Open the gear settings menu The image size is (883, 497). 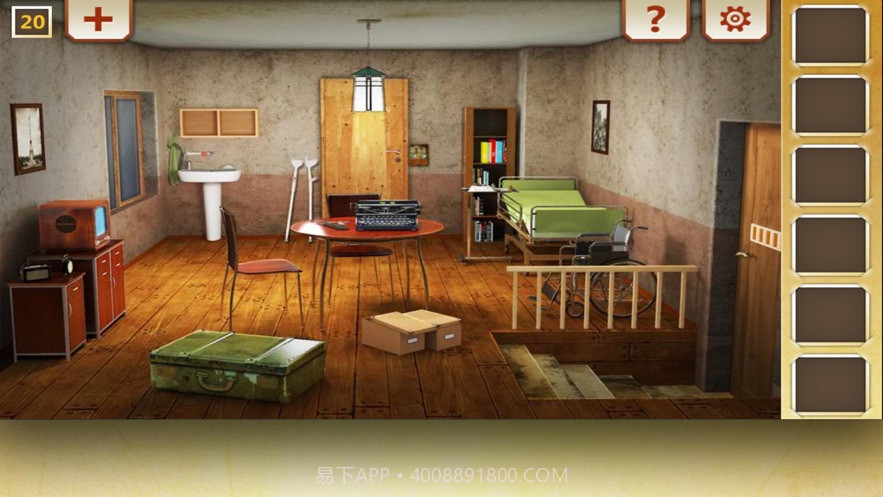click(x=735, y=19)
